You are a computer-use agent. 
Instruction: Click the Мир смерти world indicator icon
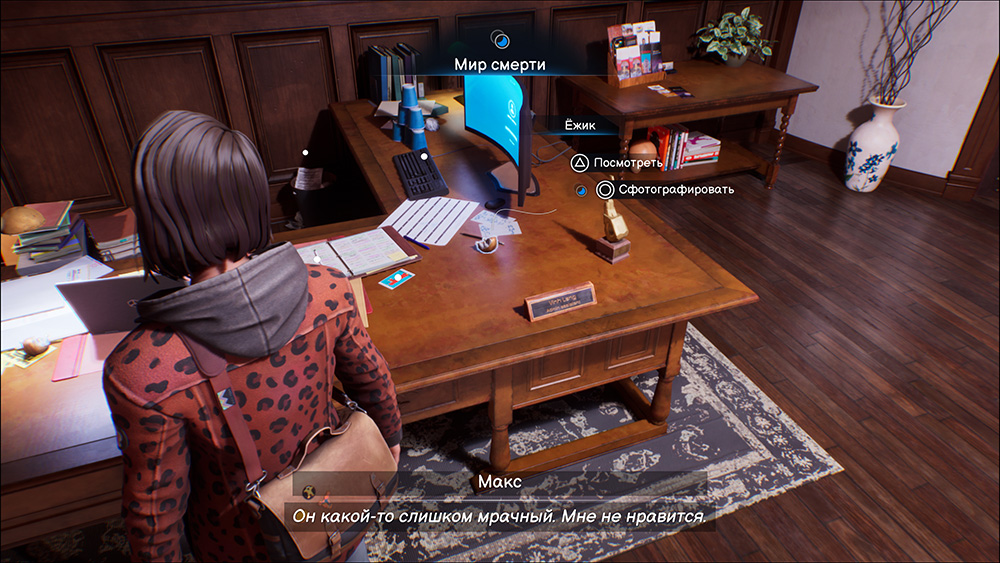pyautogui.click(x=501, y=41)
